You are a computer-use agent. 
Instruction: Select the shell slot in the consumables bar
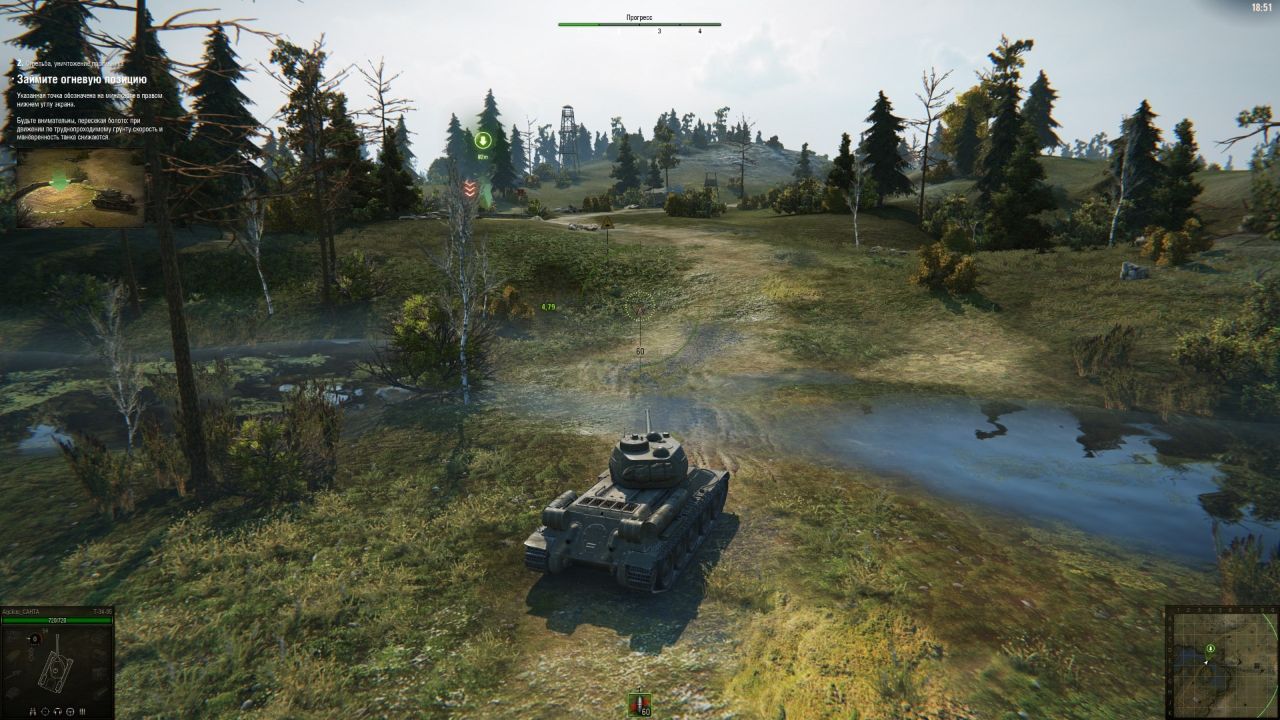639,704
